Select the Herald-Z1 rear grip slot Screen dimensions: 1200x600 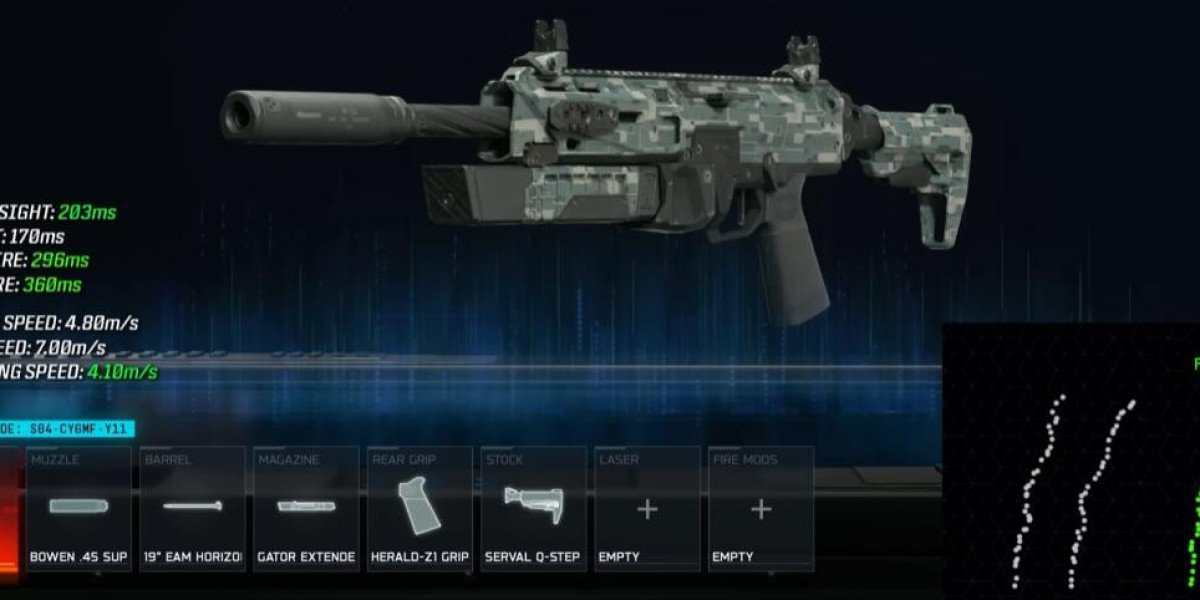pos(420,509)
